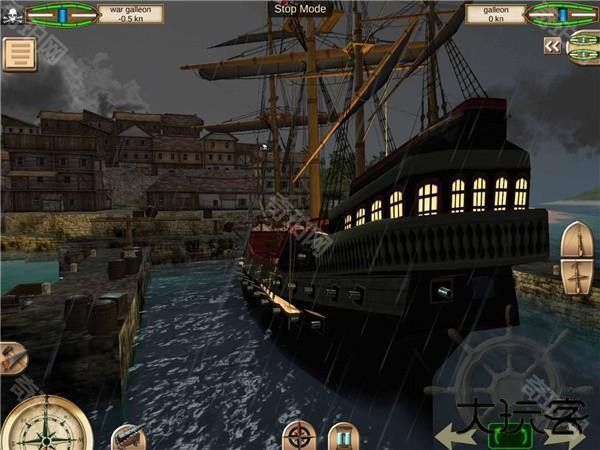
Task: Raise sails using the upper sail button
Action: (576, 241)
